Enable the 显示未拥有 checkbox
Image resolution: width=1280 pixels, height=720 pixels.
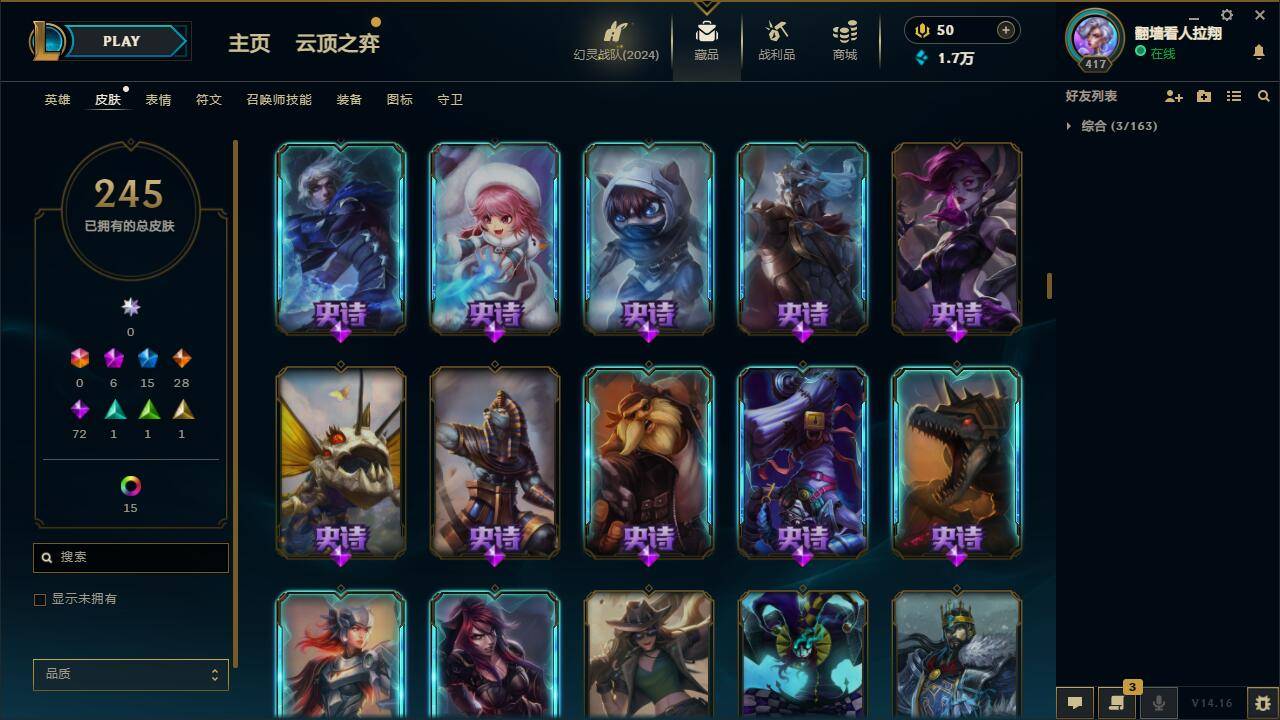pyautogui.click(x=40, y=599)
